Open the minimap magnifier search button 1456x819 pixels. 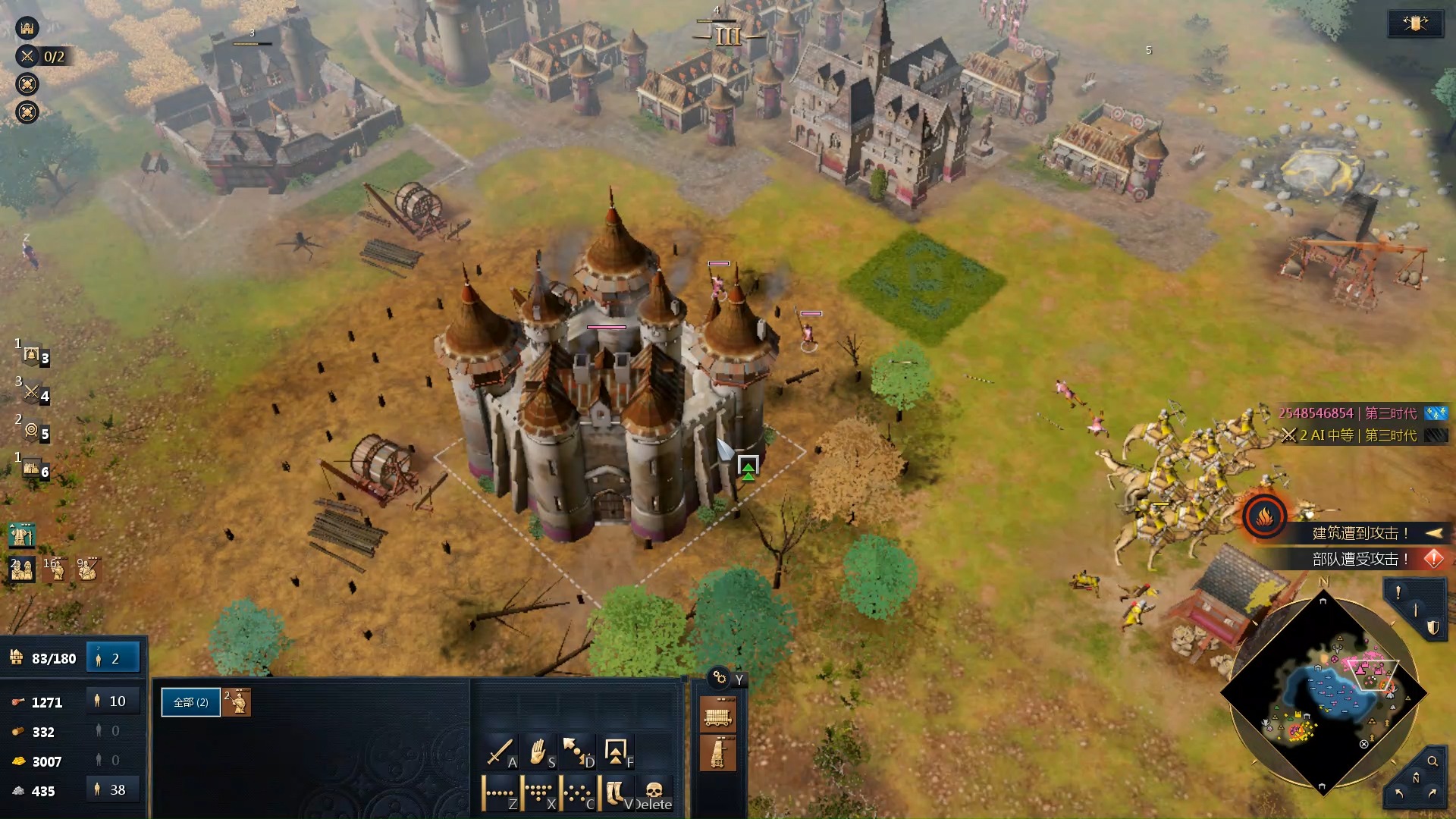click(x=1432, y=761)
